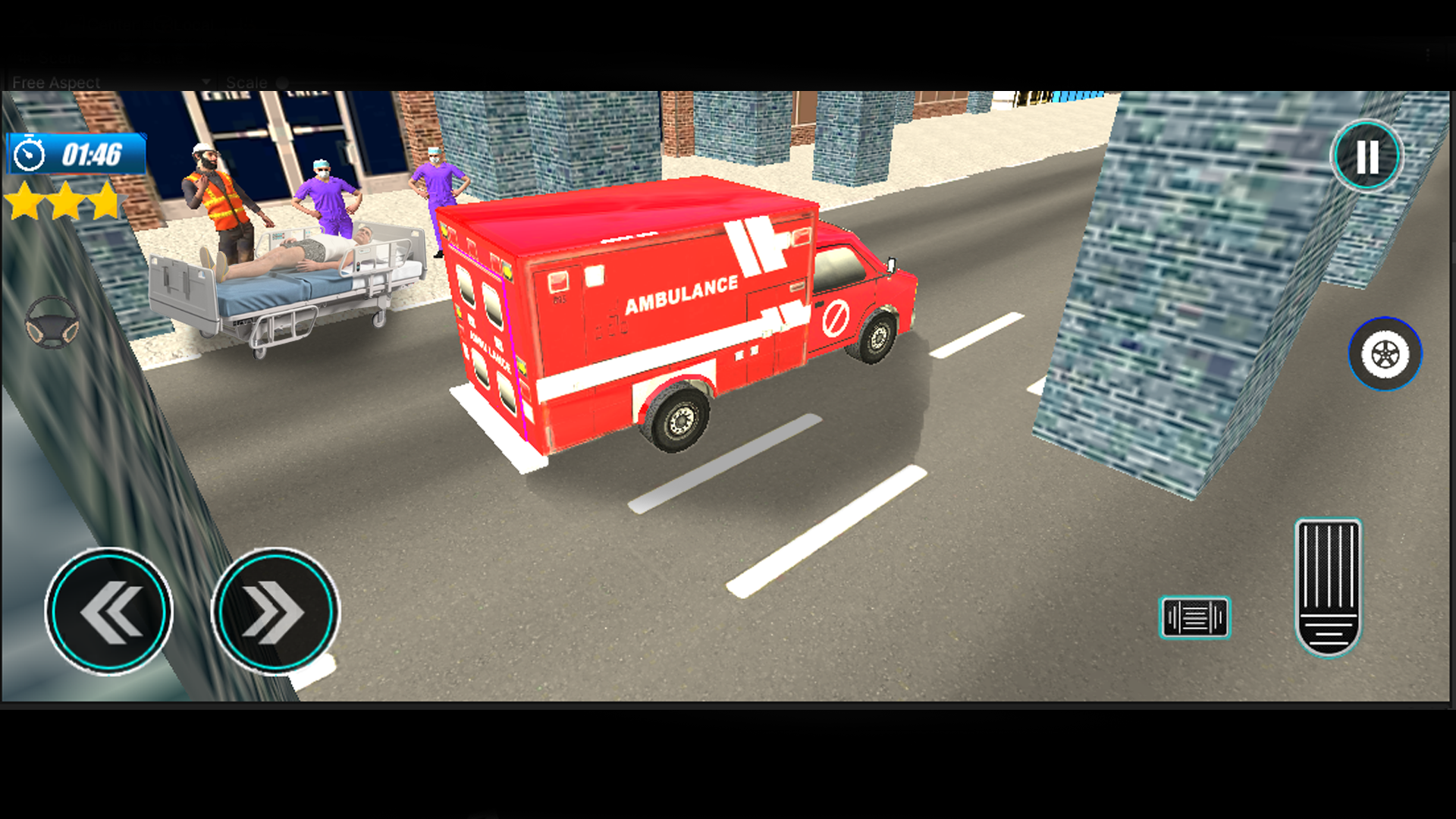
Task: Tap the reverse double-arrow control
Action: [108, 610]
